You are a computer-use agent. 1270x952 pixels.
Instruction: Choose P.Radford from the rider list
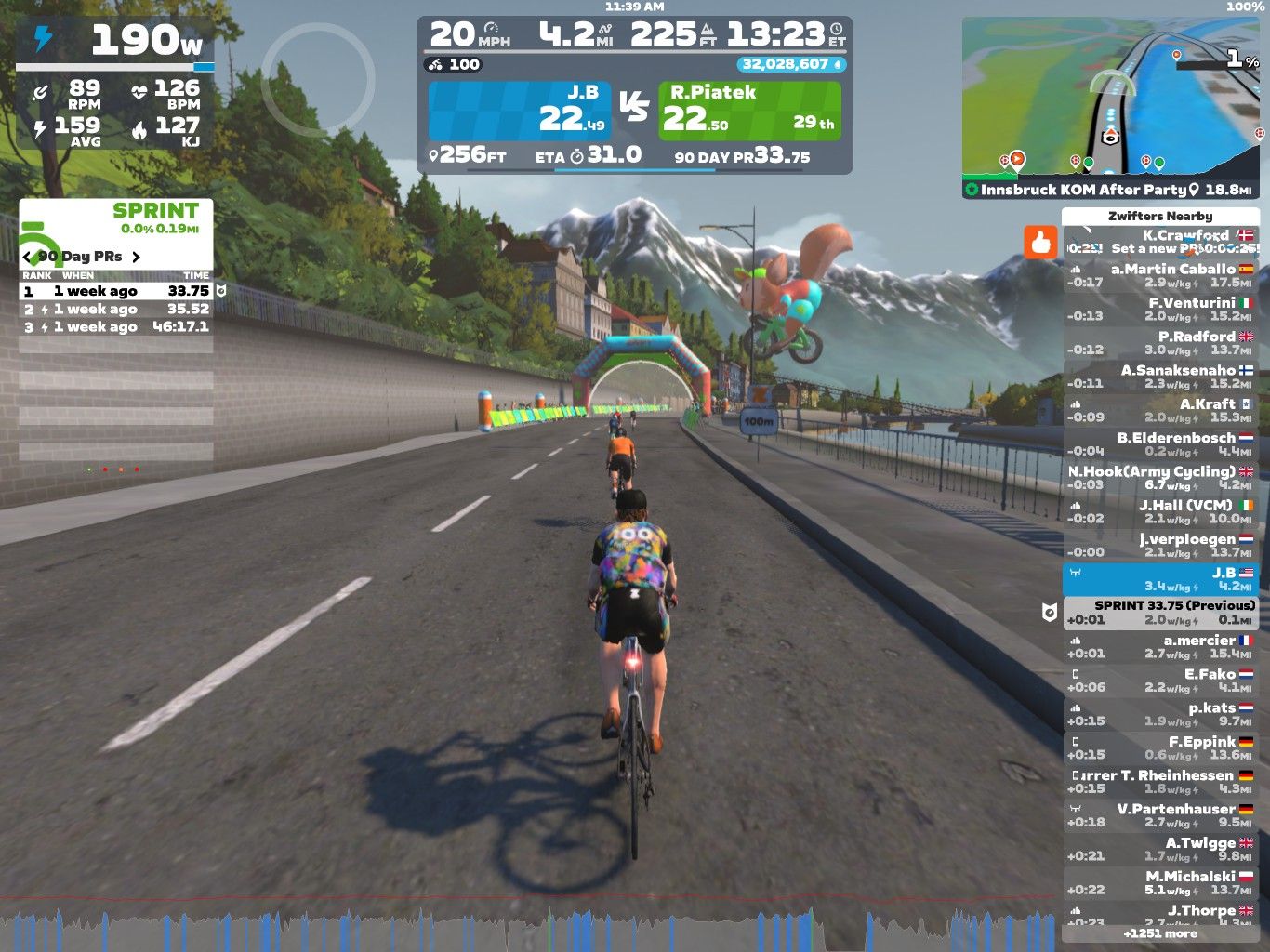(x=1159, y=343)
